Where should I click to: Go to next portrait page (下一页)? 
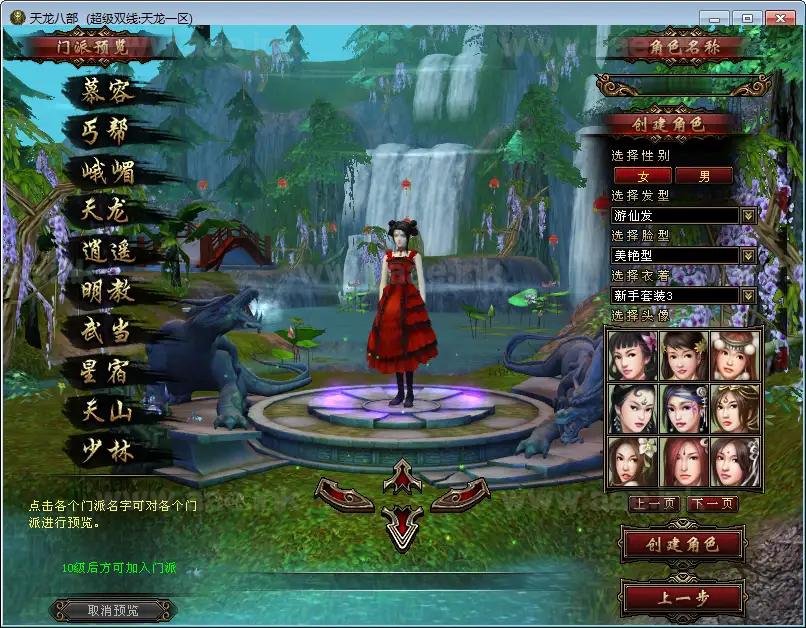[x=713, y=504]
